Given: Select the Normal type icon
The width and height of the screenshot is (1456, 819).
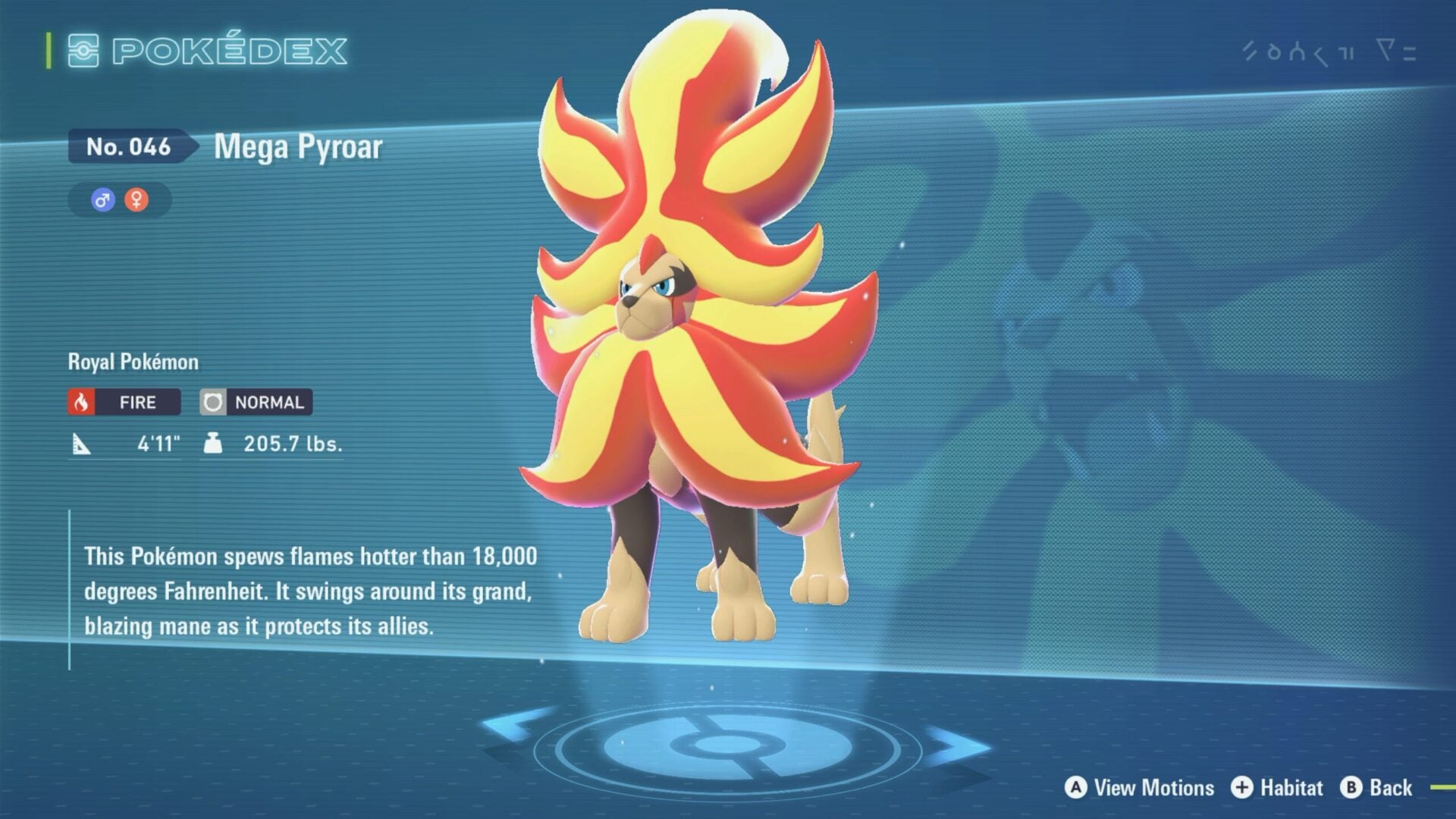Looking at the screenshot, I should 213,402.
